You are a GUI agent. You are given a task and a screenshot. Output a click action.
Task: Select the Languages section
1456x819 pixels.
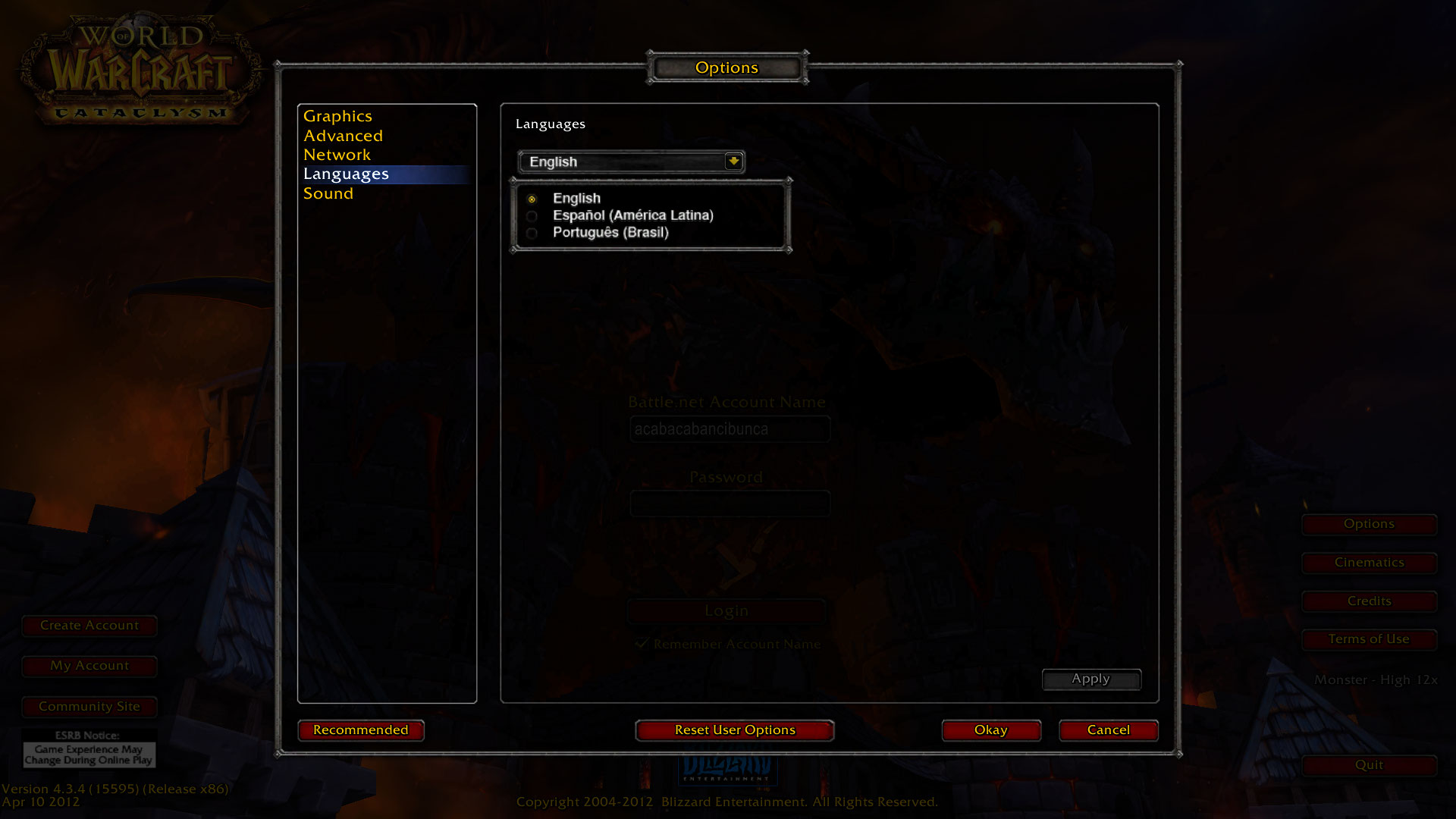tap(346, 174)
